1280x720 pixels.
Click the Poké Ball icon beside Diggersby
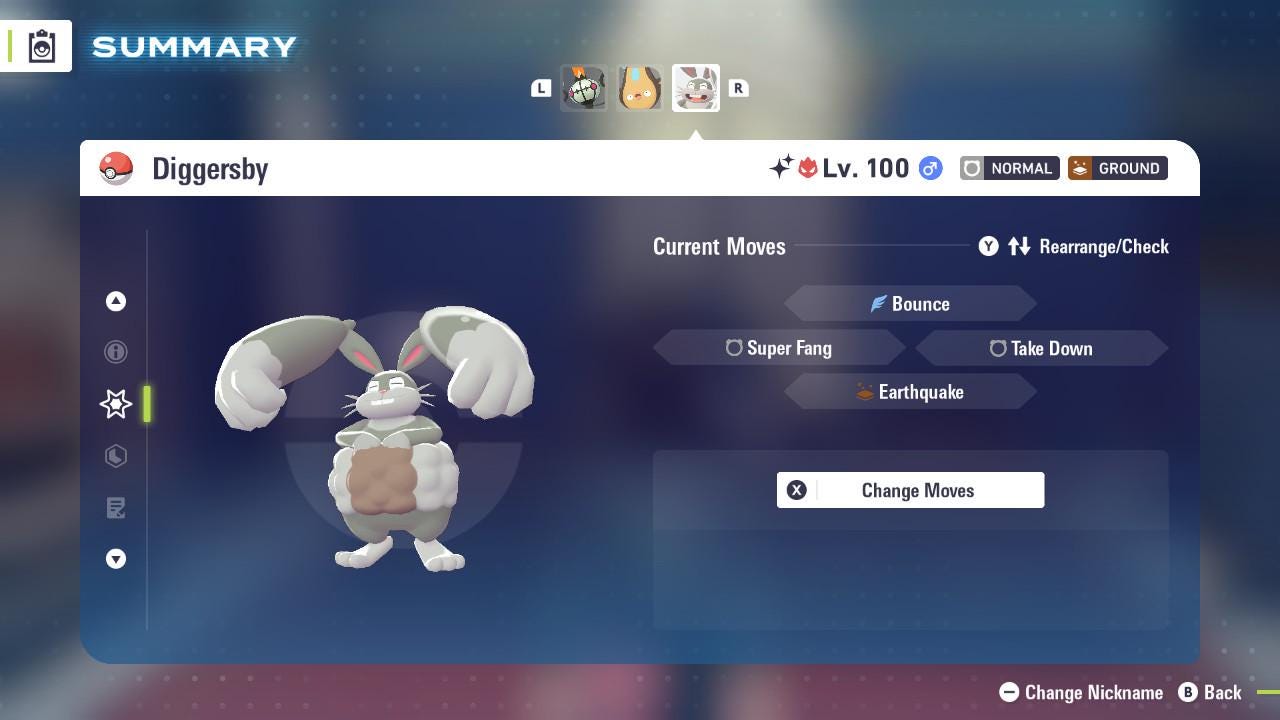pyautogui.click(x=118, y=168)
